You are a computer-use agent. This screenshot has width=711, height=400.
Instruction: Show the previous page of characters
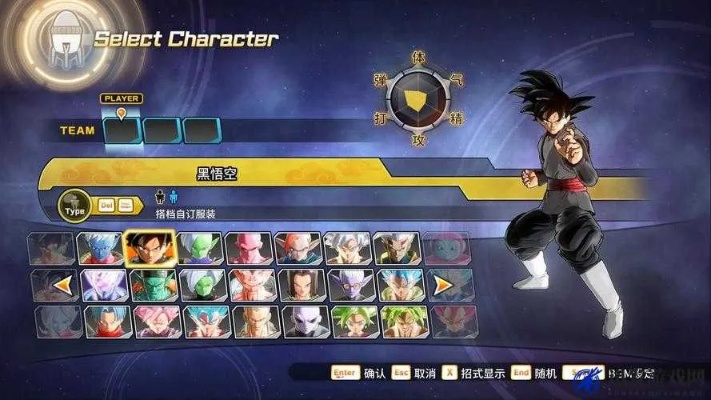[62, 285]
